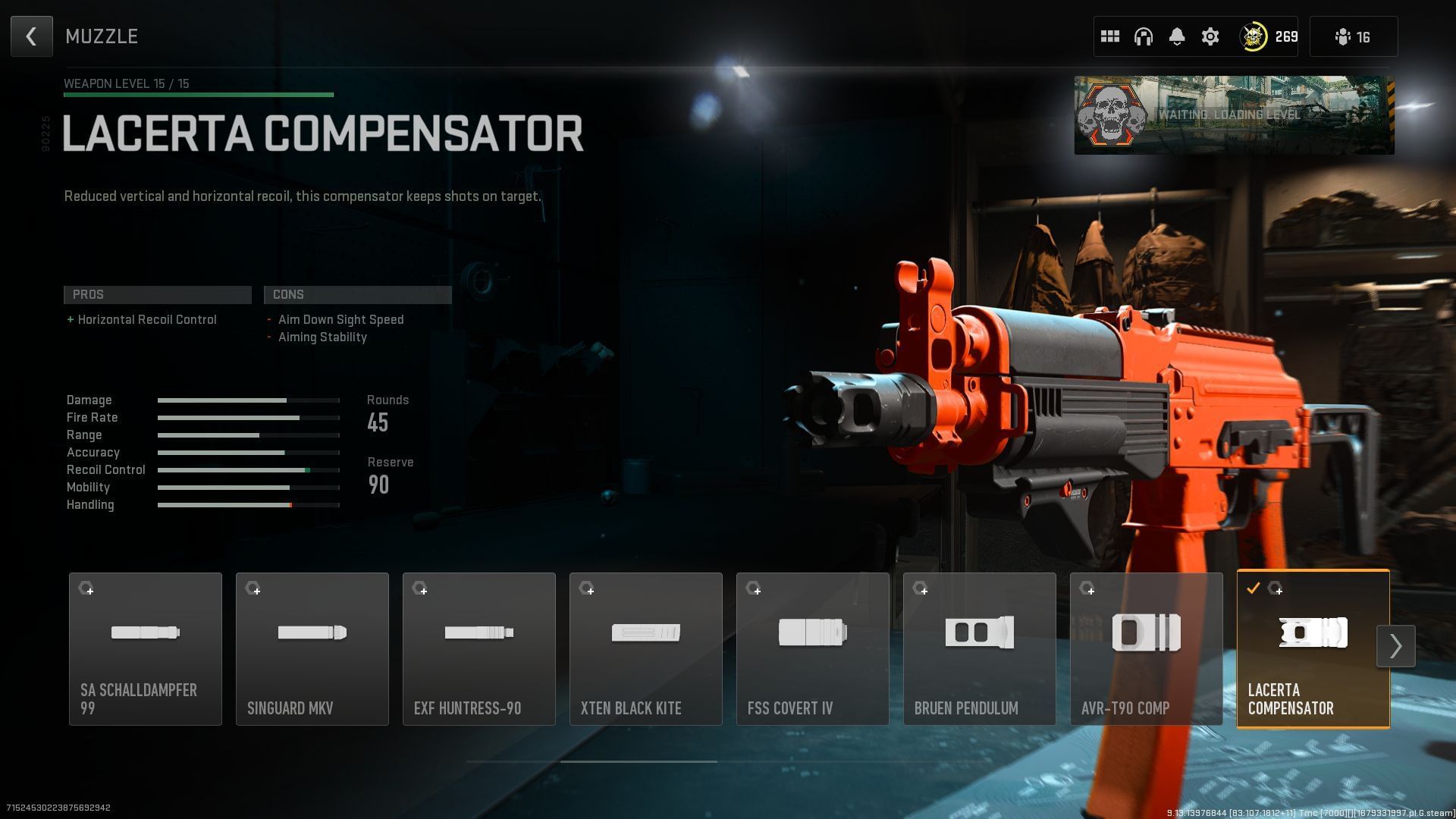Open the social party list
Image resolution: width=1456 pixels, height=819 pixels.
(1353, 36)
